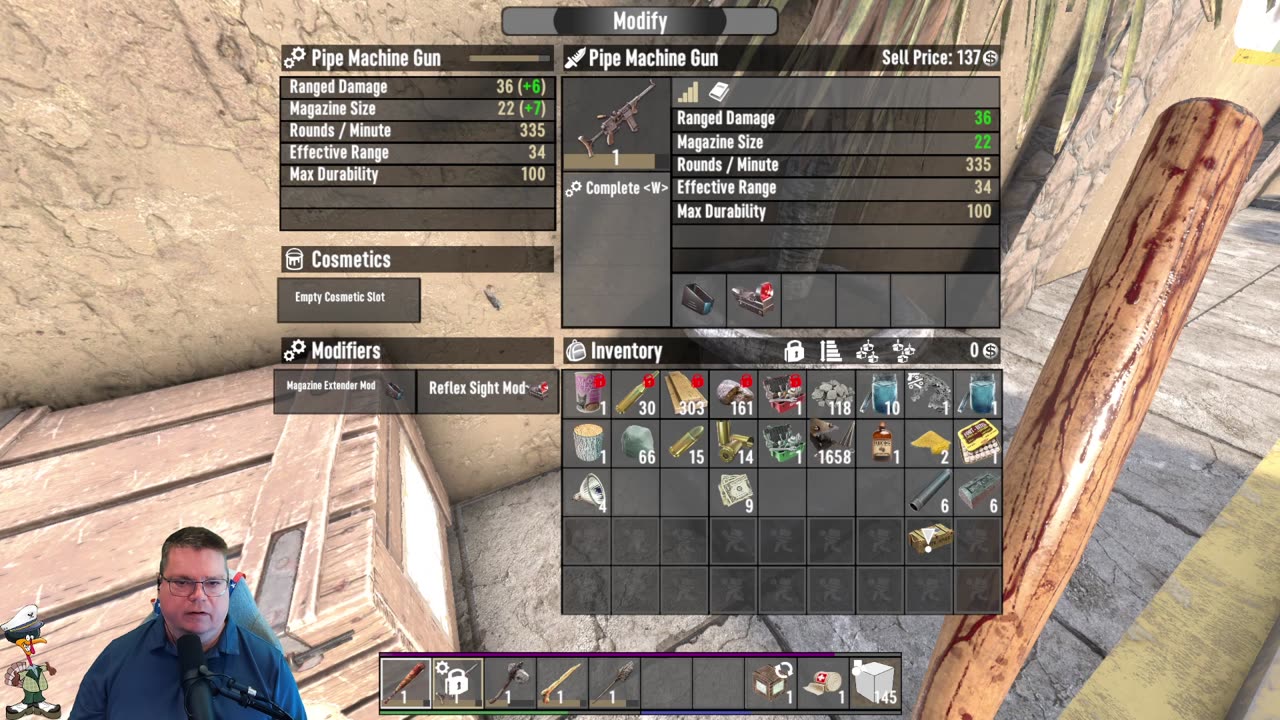Open the stats bars tab on item panel
Screen dimensions: 1280x720
[688, 93]
